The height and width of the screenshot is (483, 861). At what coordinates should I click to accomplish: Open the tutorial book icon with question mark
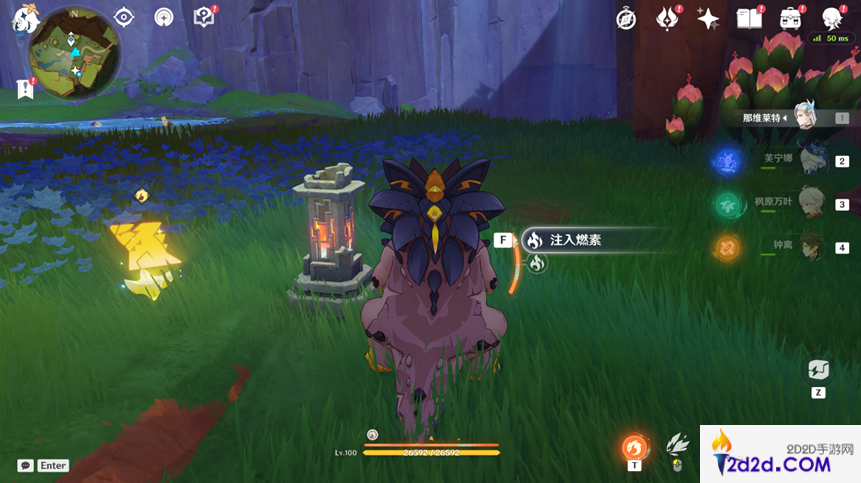coord(204,17)
